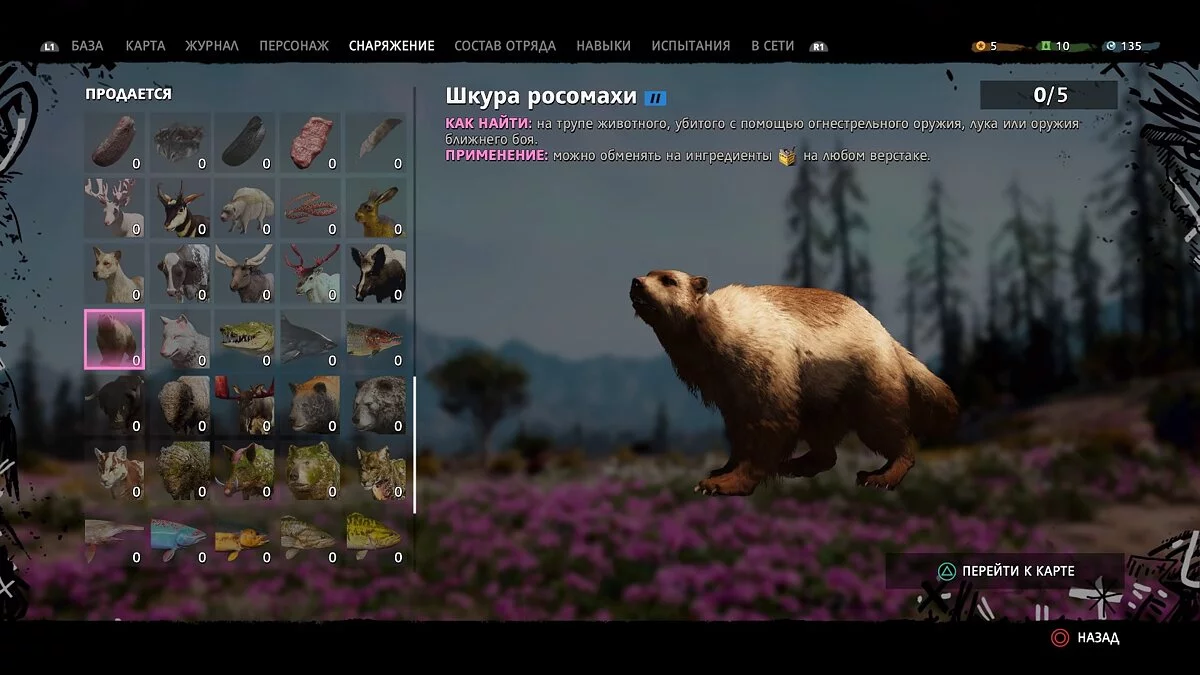Switch to the ЖУРНАЛ tab

click(x=212, y=46)
